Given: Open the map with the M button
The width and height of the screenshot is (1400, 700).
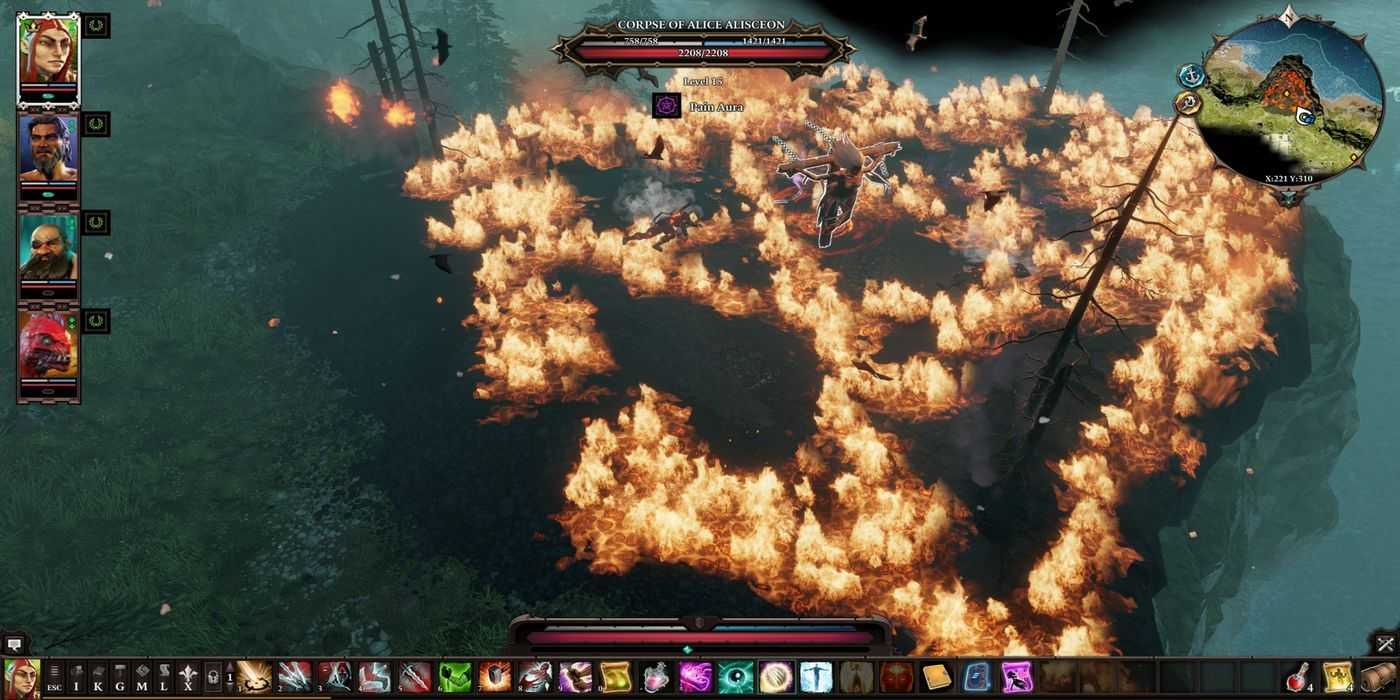Looking at the screenshot, I should (x=142, y=678).
